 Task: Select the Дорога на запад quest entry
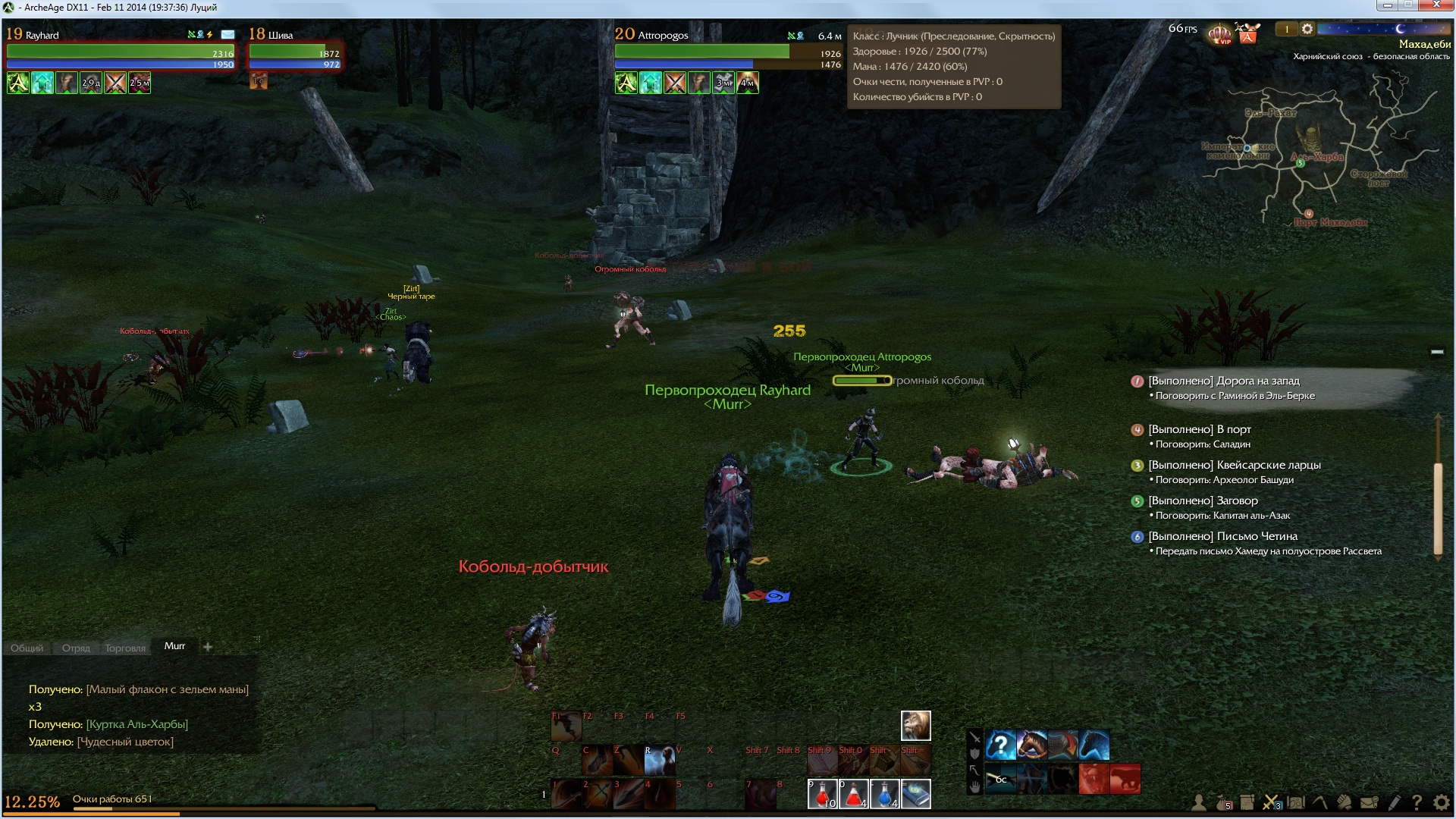coord(1223,381)
